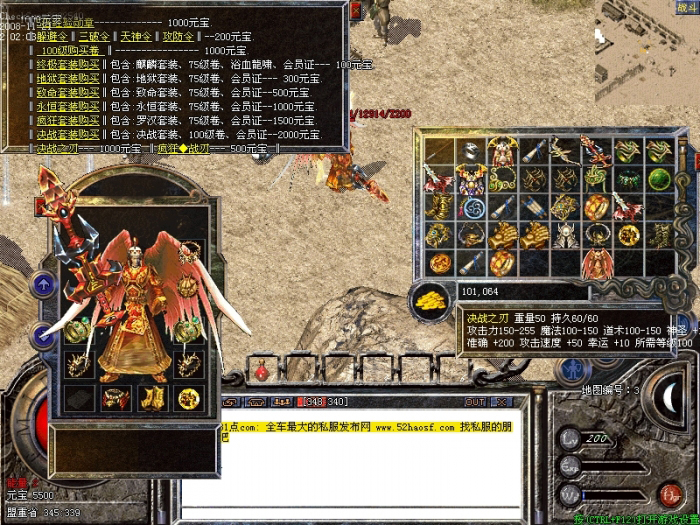Click the OUT button above chat
The width and height of the screenshot is (700, 525).
pos(474,401)
